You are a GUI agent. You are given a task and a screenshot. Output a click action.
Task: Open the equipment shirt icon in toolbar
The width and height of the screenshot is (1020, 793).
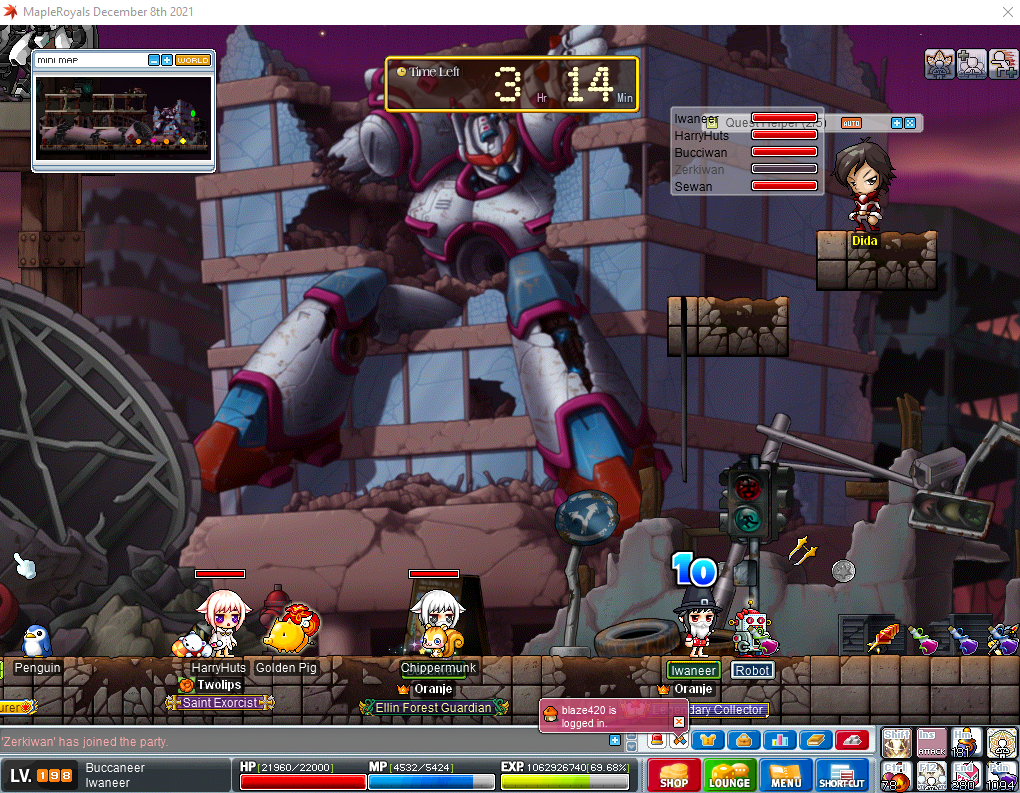tap(708, 740)
